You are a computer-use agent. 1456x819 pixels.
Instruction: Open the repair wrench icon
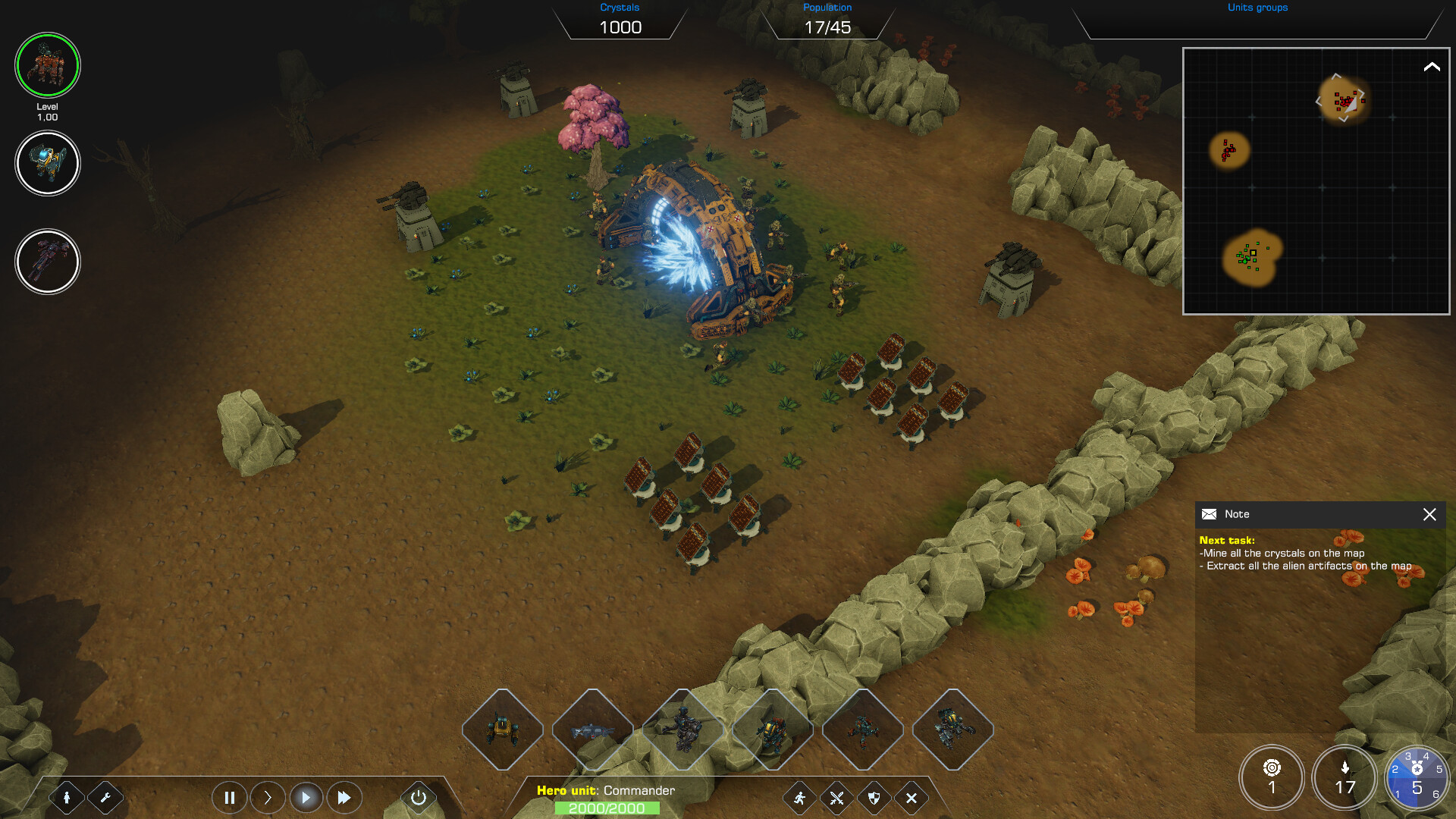click(x=106, y=797)
